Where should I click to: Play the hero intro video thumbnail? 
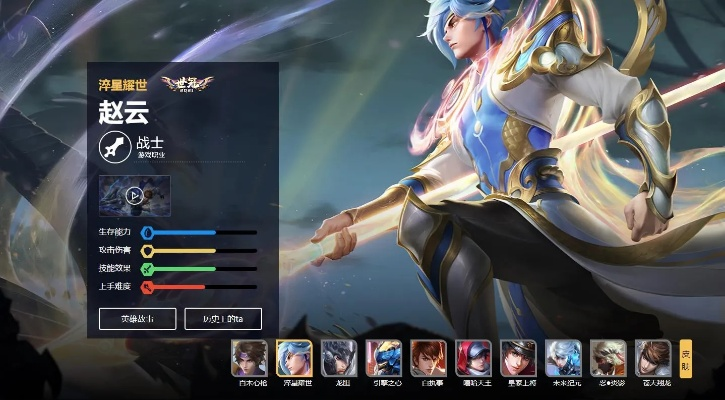click(134, 195)
